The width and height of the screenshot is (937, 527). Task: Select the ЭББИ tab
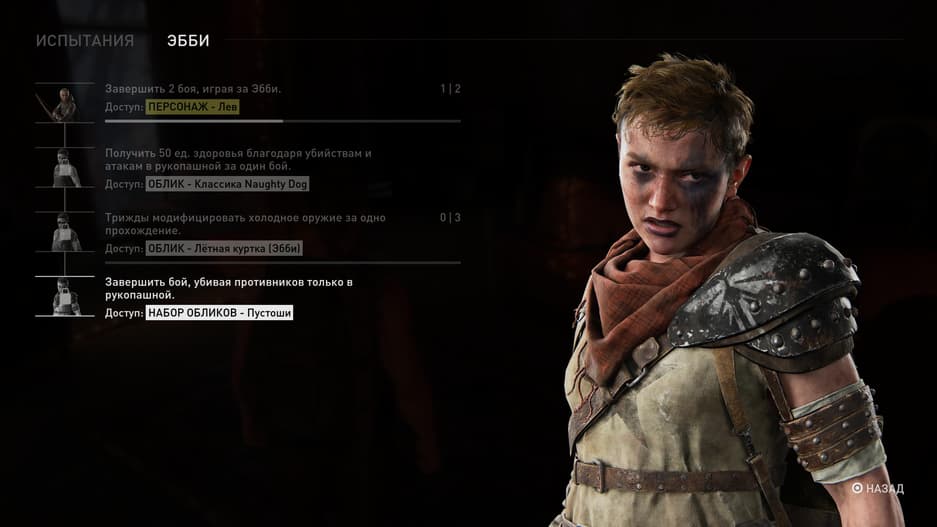pos(188,41)
